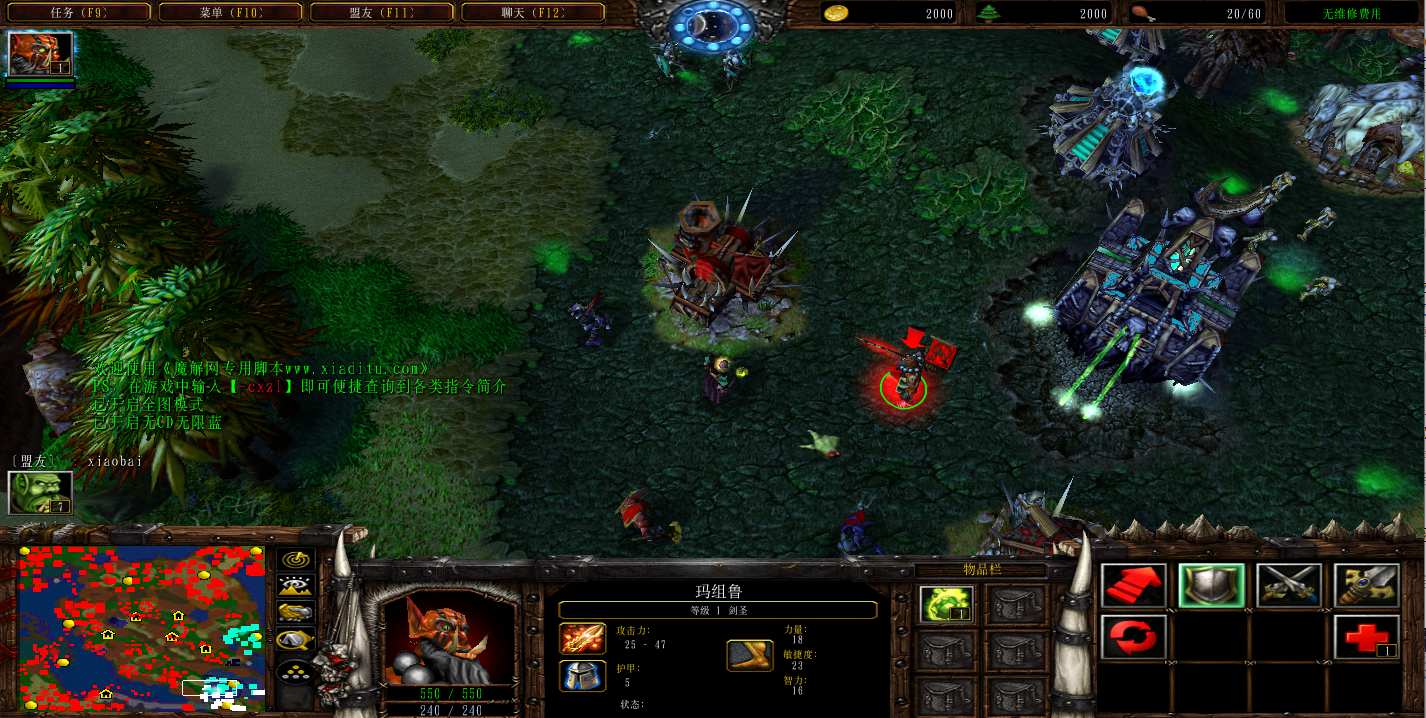Open the 菜单 (F10) main menu
1426x718 pixels.
pyautogui.click(x=229, y=13)
